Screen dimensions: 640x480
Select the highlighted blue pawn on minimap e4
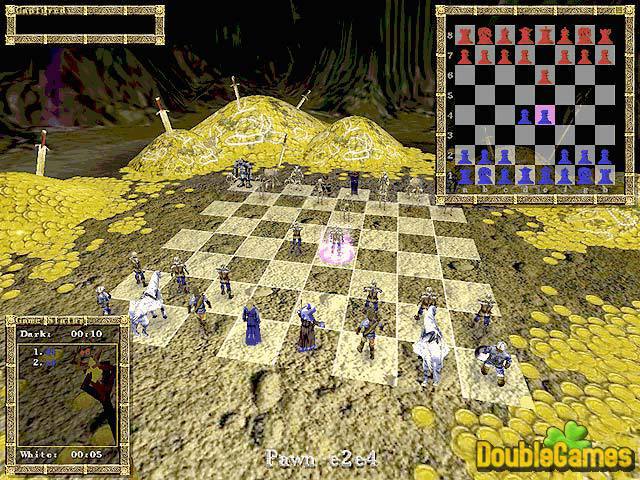click(x=545, y=116)
